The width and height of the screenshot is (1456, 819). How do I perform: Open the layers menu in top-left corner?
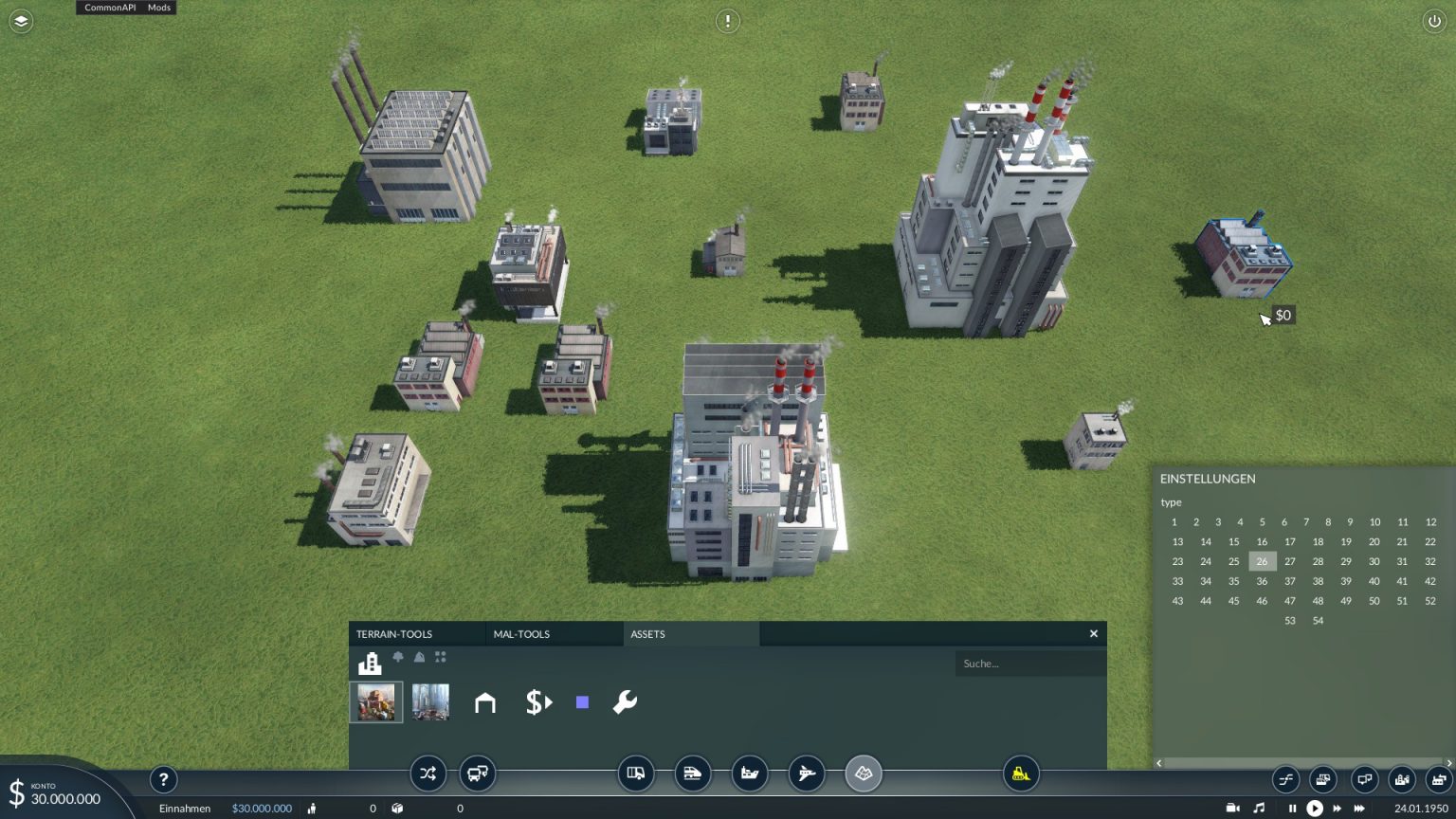click(x=20, y=21)
